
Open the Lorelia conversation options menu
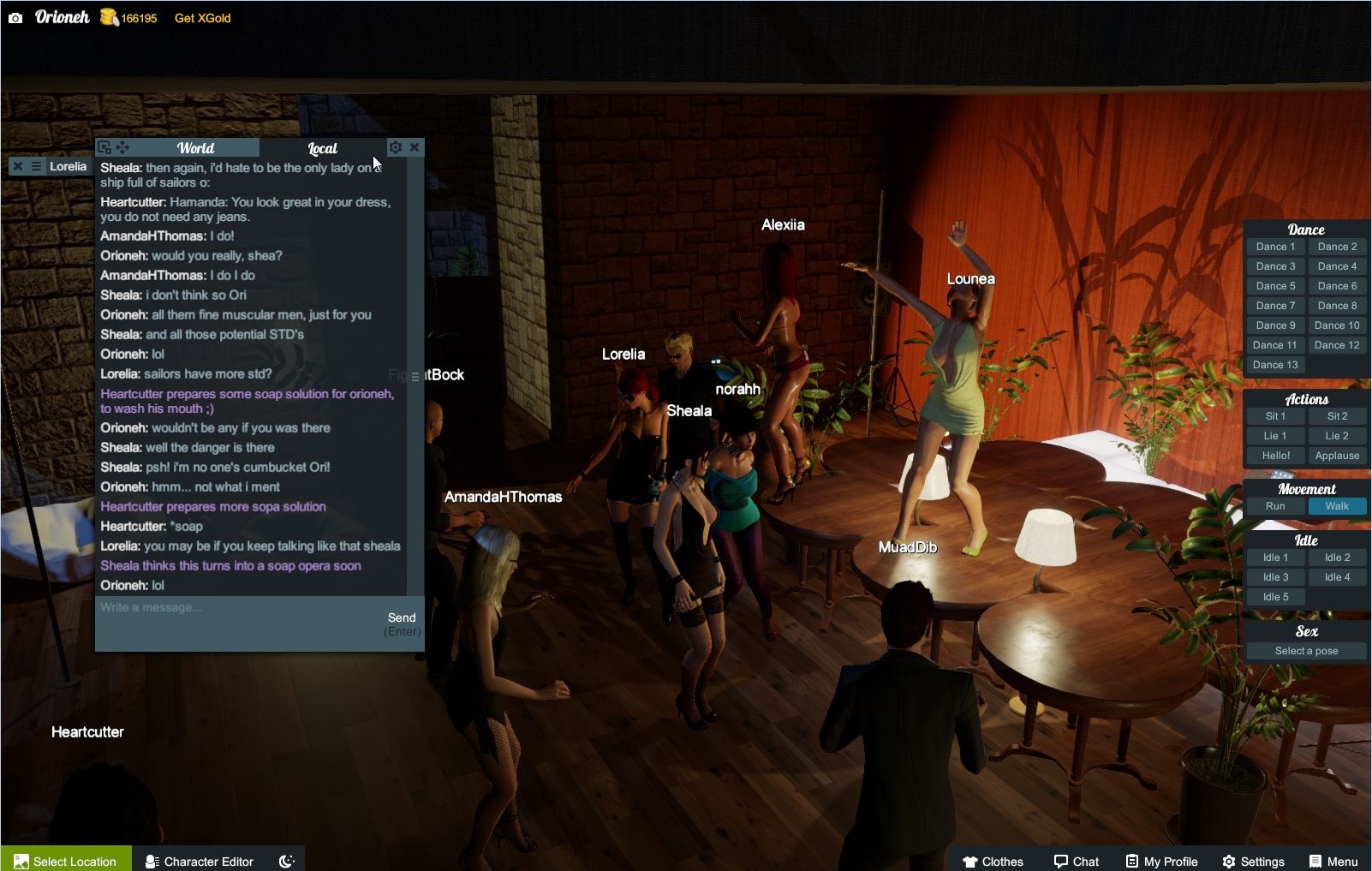click(x=34, y=165)
